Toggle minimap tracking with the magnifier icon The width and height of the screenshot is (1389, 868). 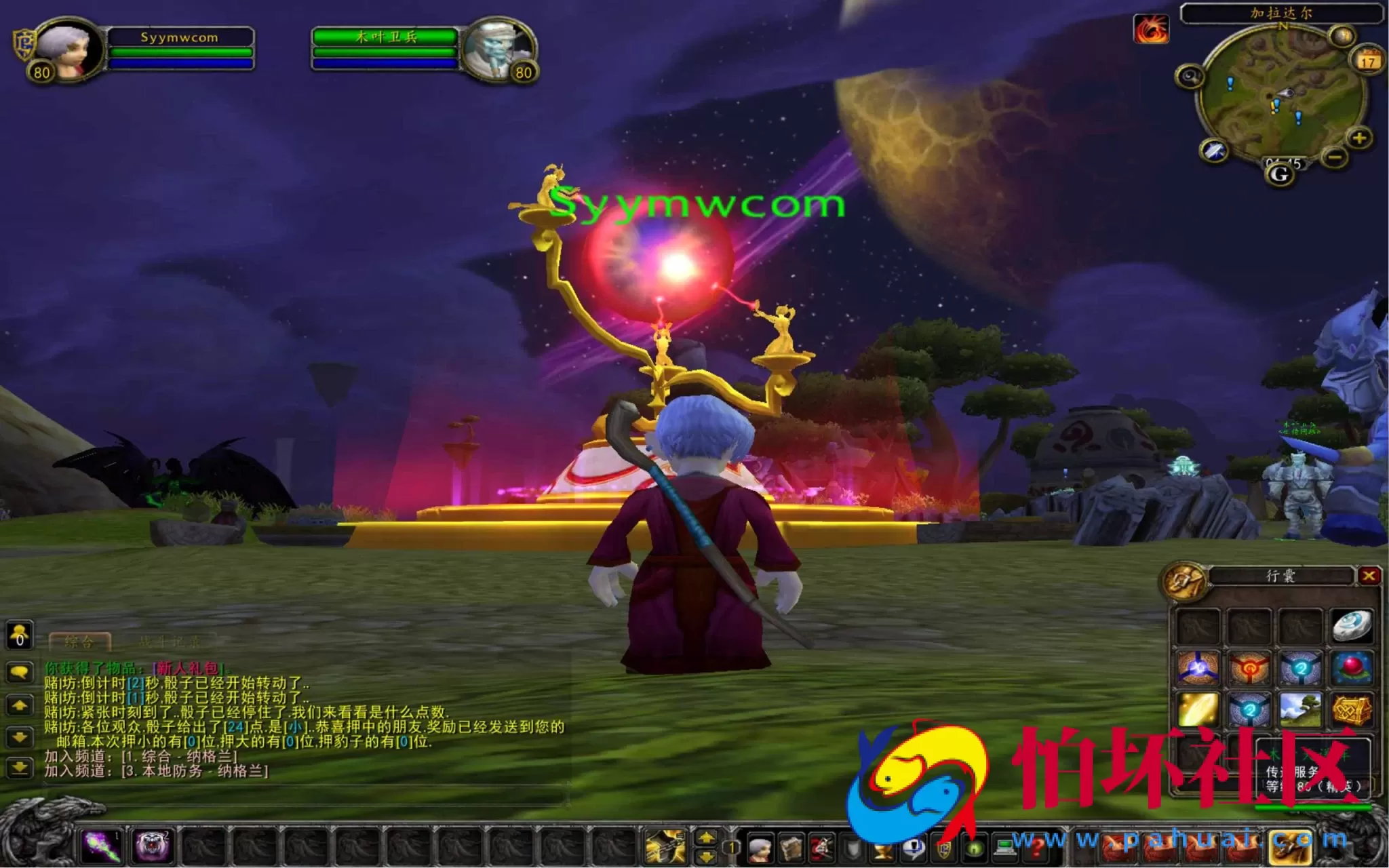point(1190,77)
